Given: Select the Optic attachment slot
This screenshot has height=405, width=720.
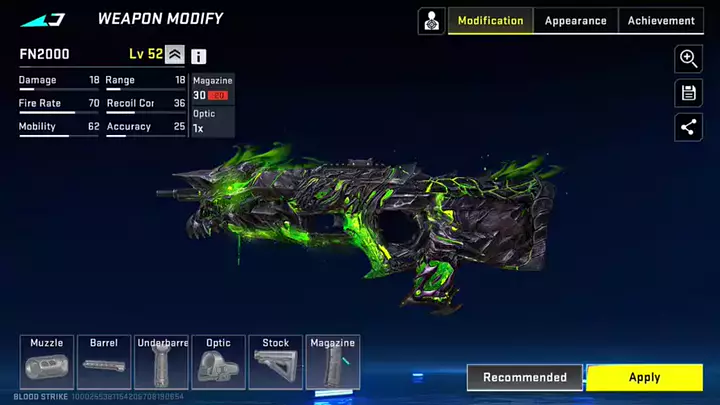Looking at the screenshot, I should (x=218, y=362).
